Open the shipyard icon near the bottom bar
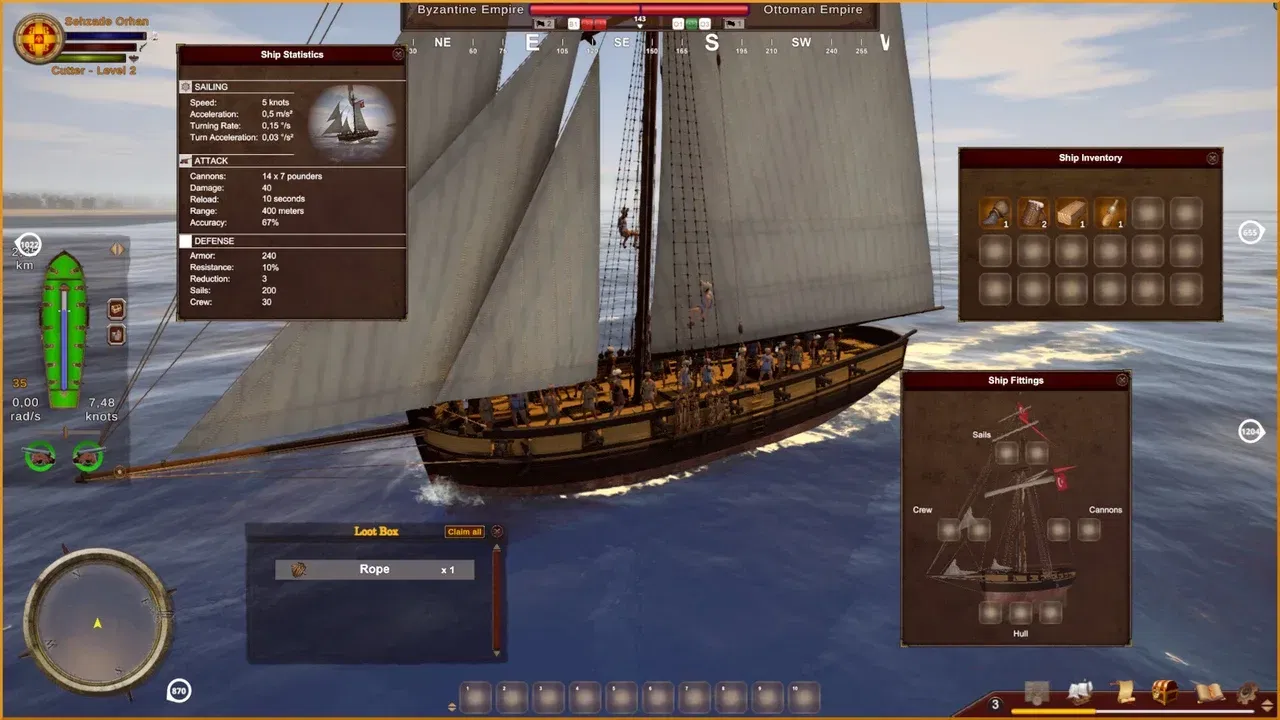This screenshot has width=1280, height=720. (x=1078, y=690)
